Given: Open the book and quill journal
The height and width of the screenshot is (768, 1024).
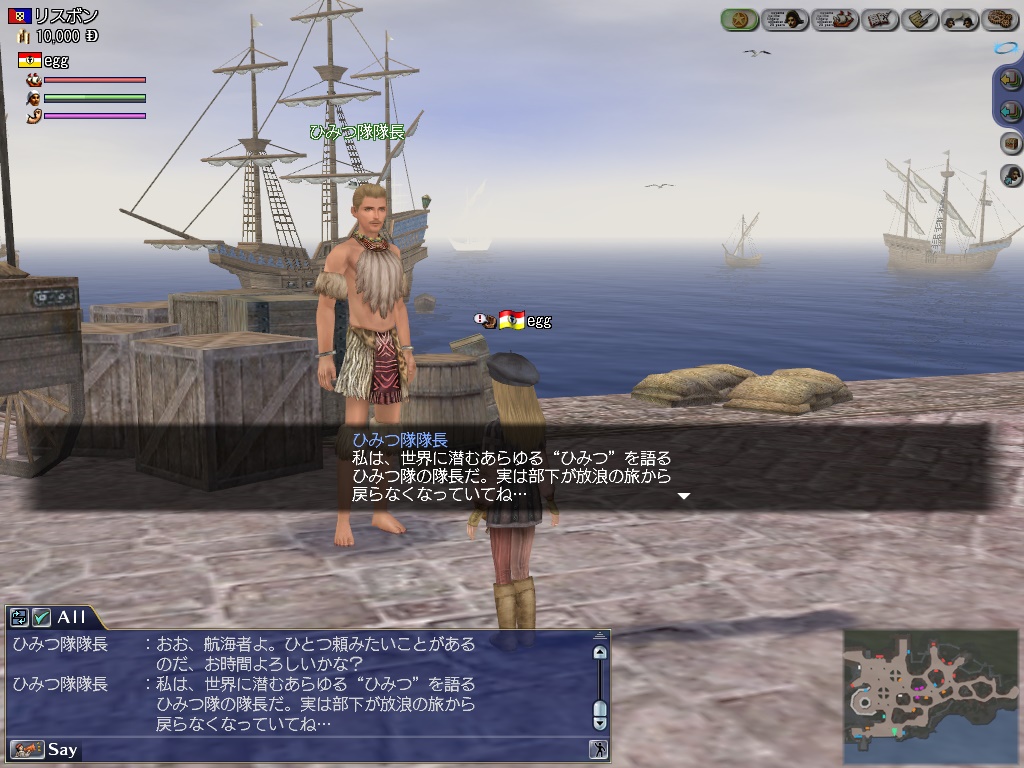Looking at the screenshot, I should click(x=880, y=19).
